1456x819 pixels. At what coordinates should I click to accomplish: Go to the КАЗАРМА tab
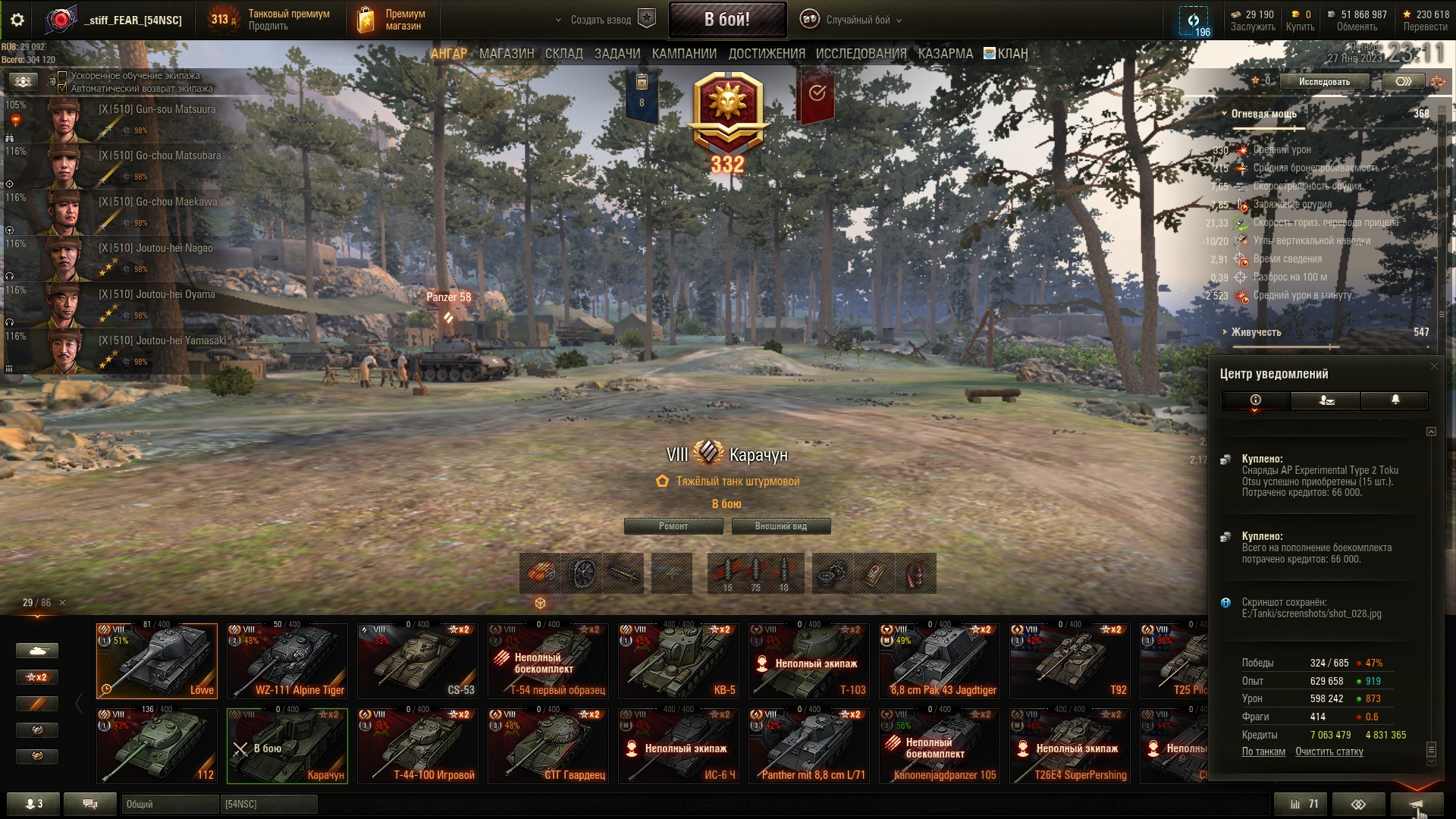coord(945,54)
